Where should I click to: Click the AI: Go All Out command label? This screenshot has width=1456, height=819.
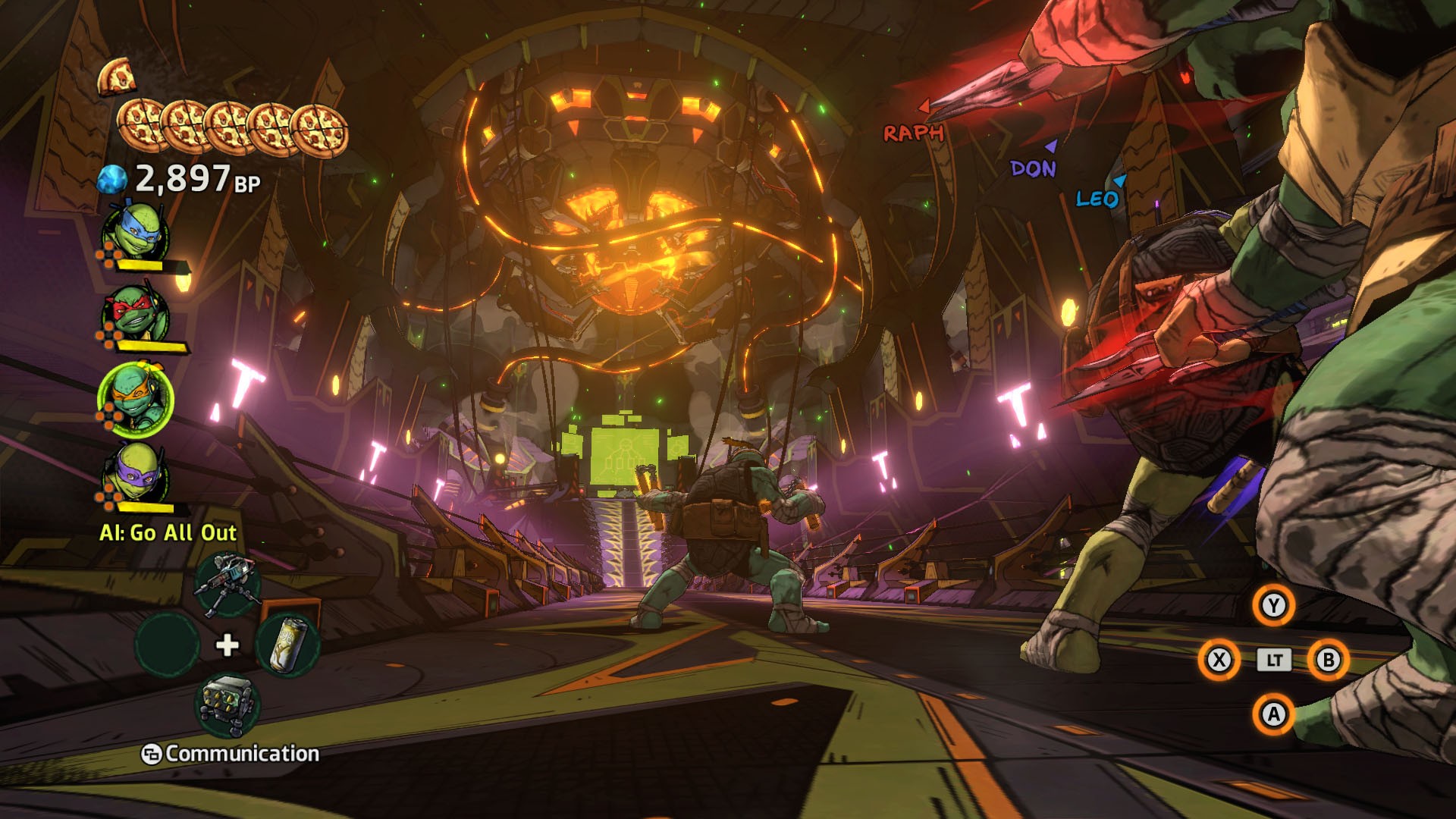(x=168, y=533)
